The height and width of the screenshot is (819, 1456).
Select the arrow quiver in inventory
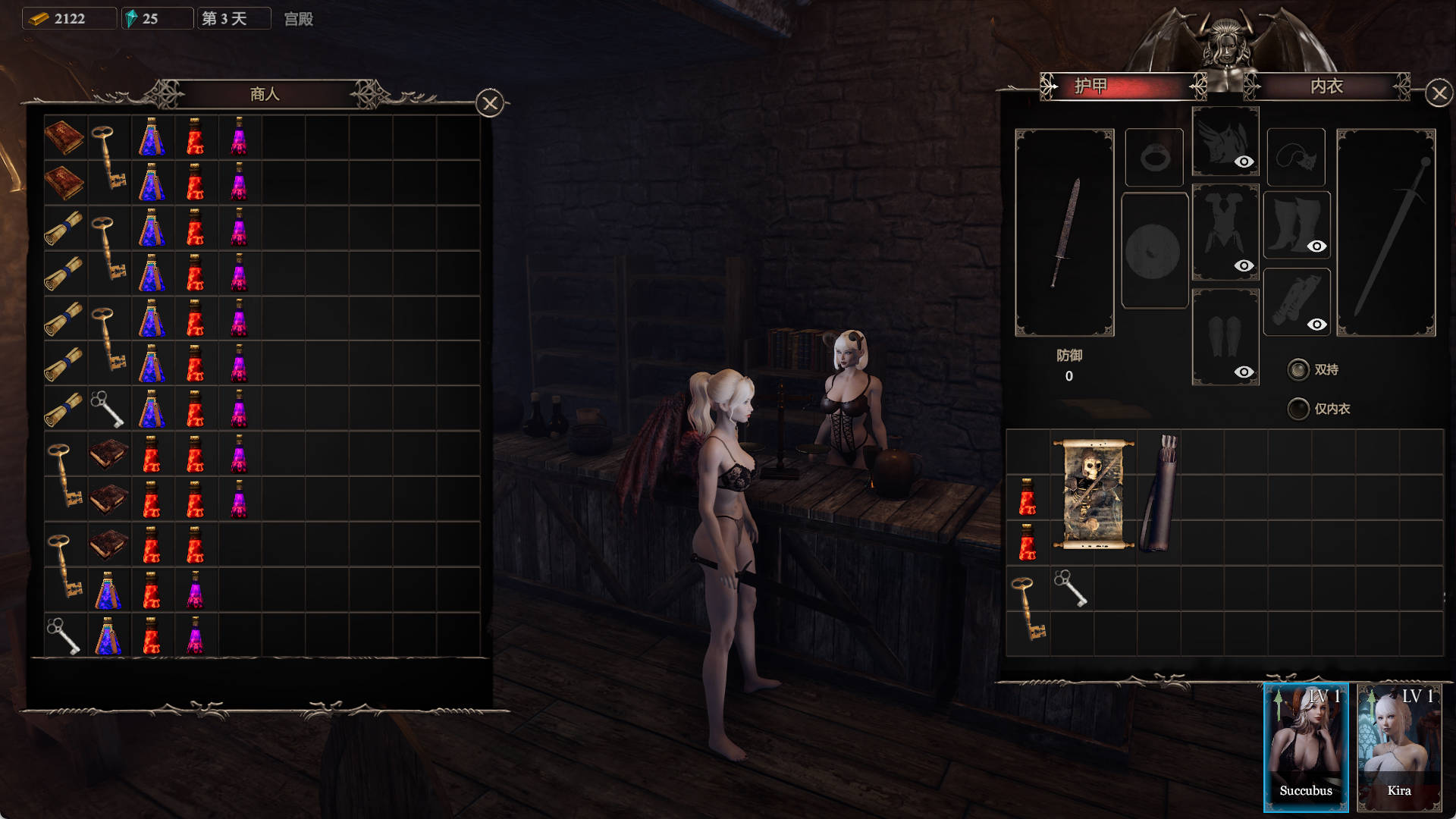pos(1159,493)
